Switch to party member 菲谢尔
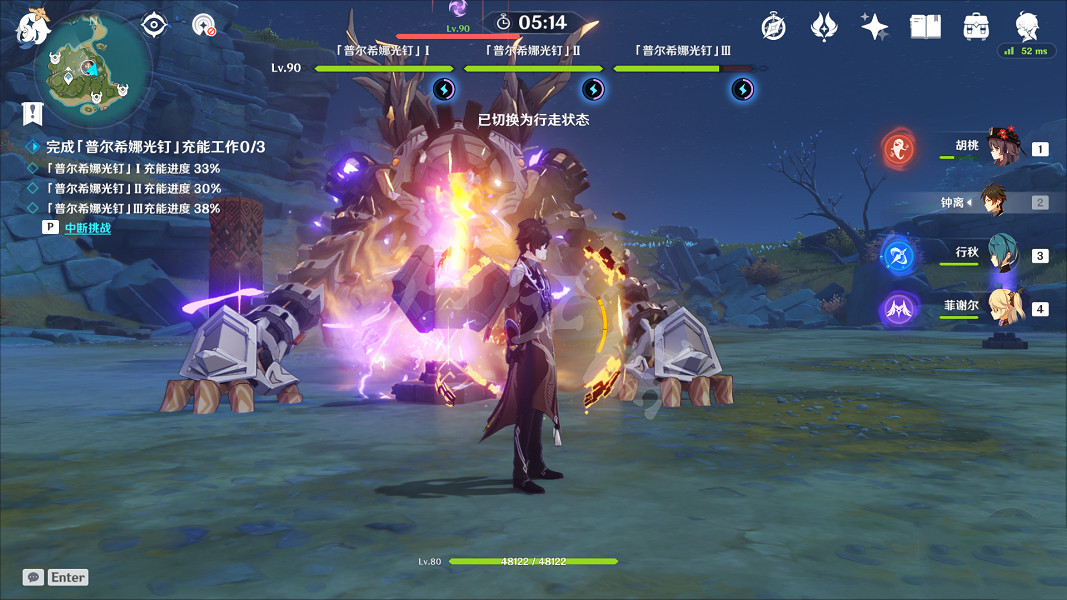Image resolution: width=1067 pixels, height=600 pixels. click(x=1002, y=308)
